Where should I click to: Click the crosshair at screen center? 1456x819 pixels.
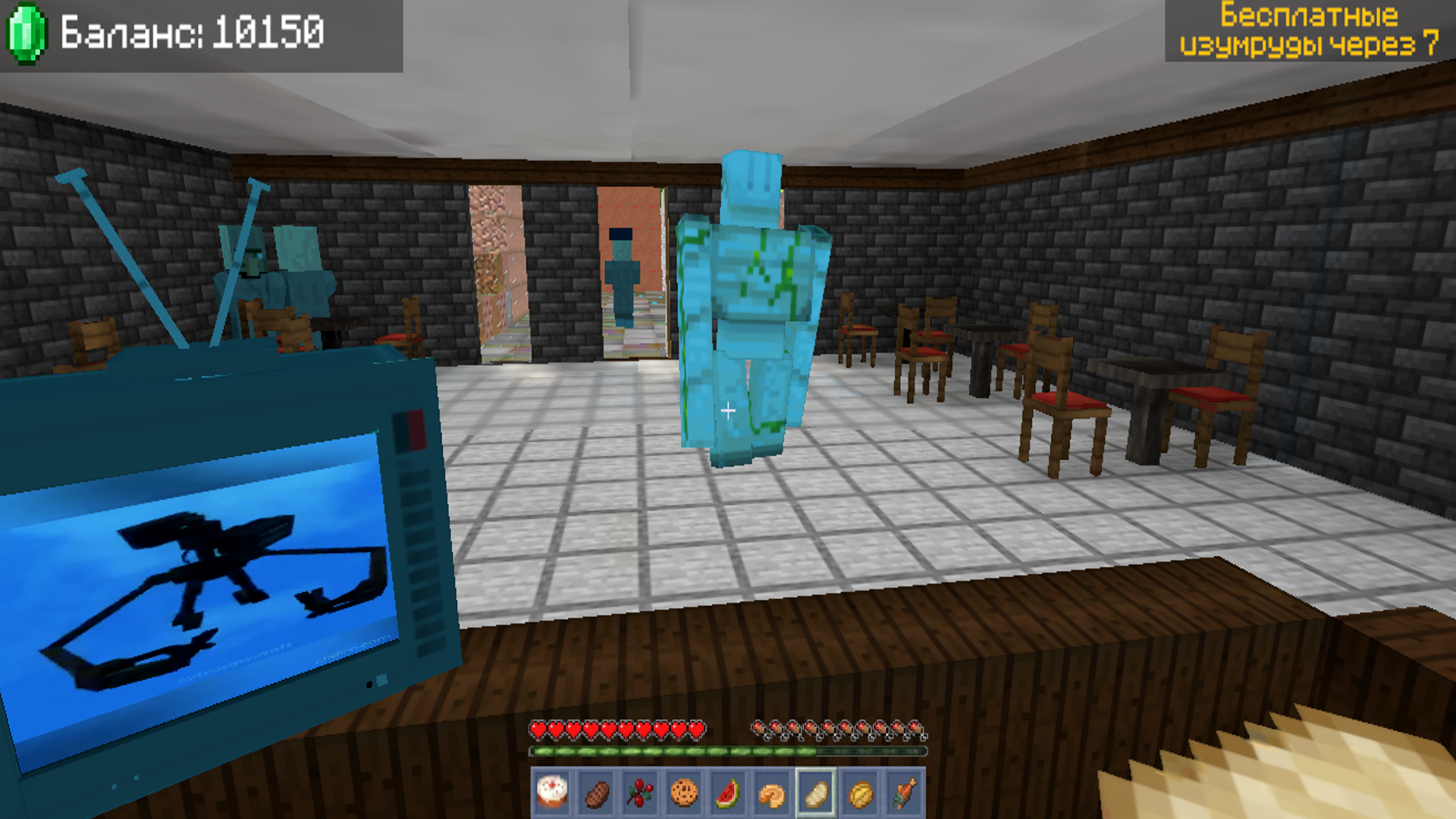point(728,410)
